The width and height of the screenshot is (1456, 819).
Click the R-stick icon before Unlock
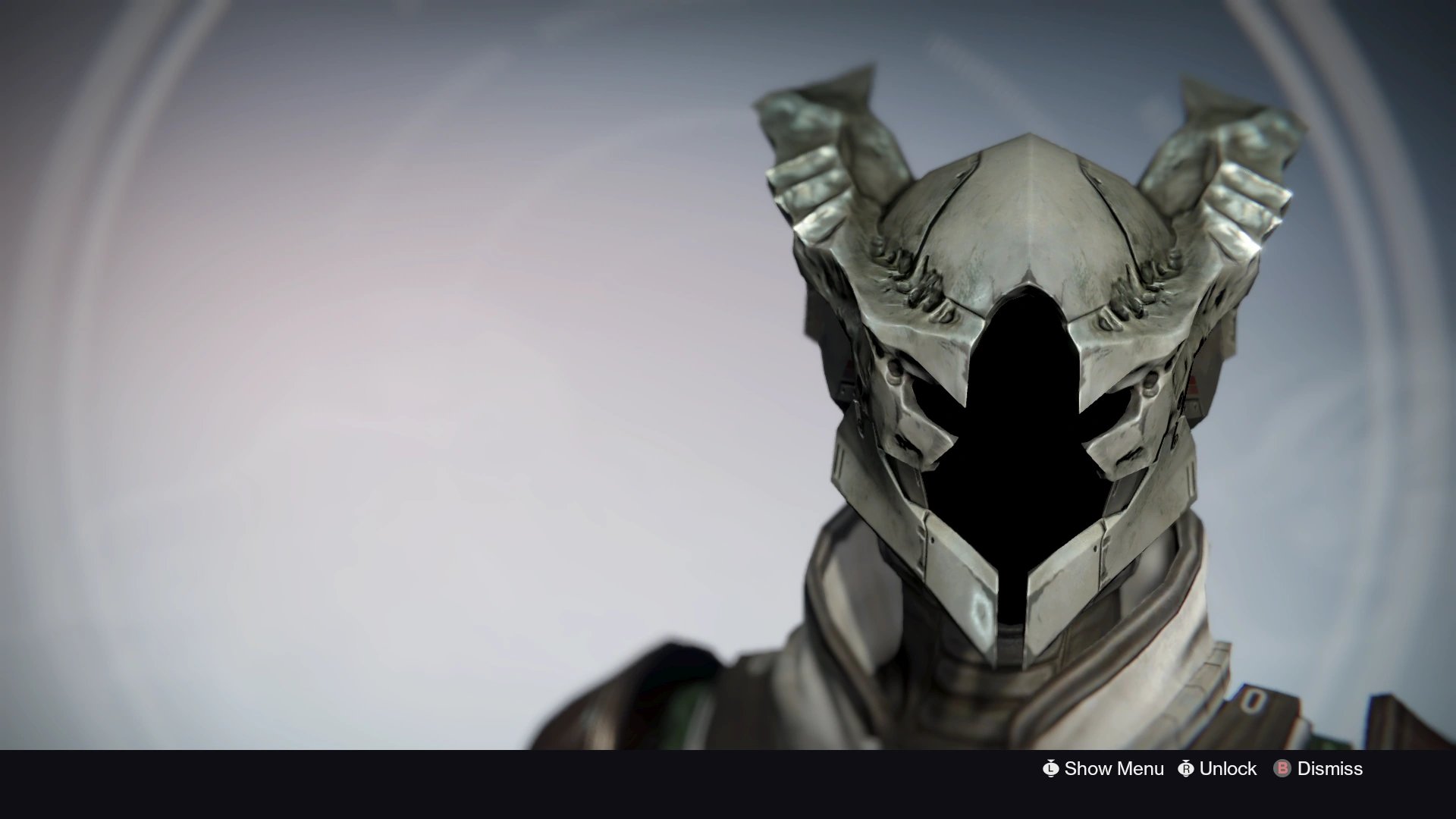1186,769
